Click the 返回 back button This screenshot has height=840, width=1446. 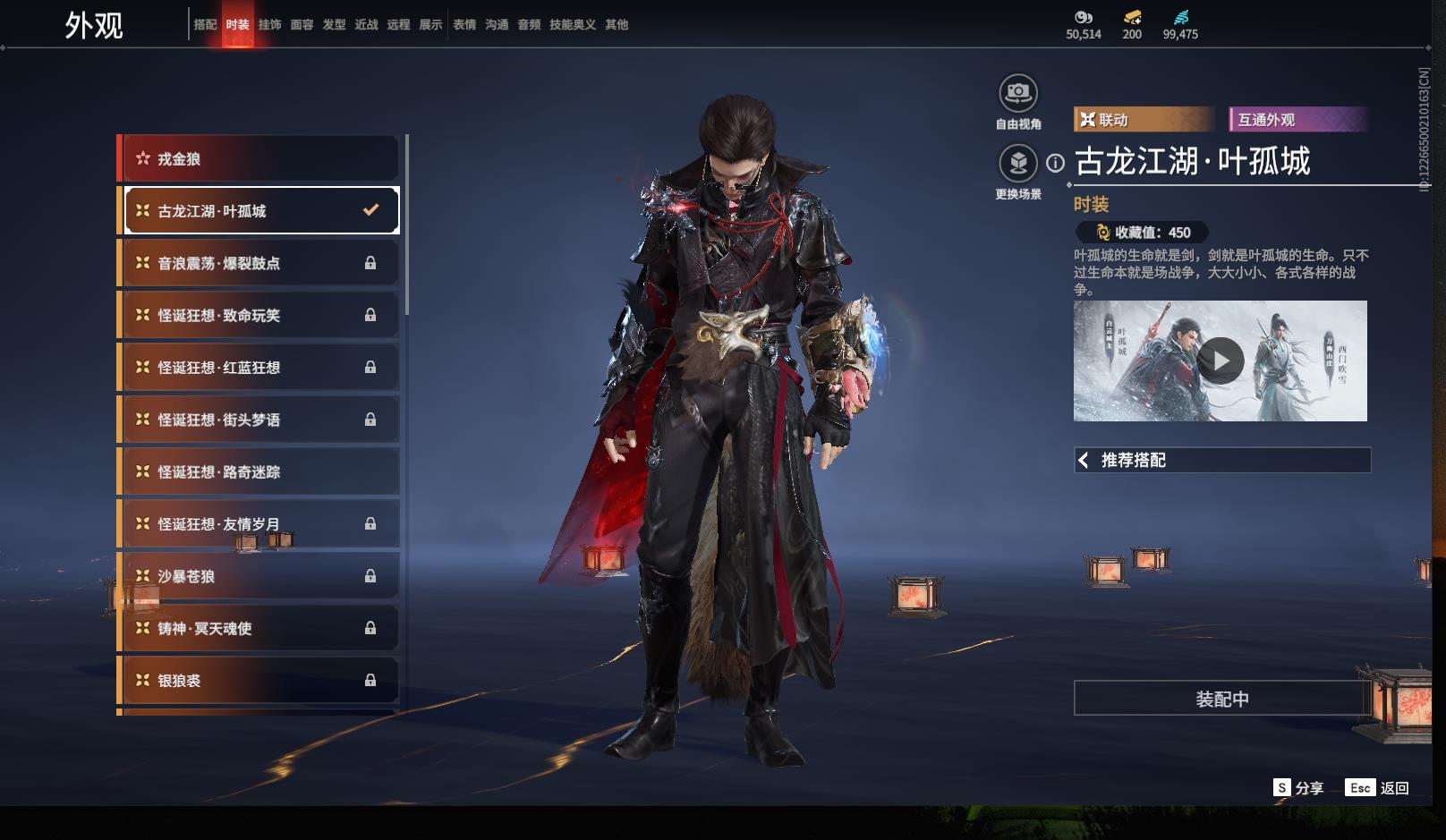[1378, 787]
